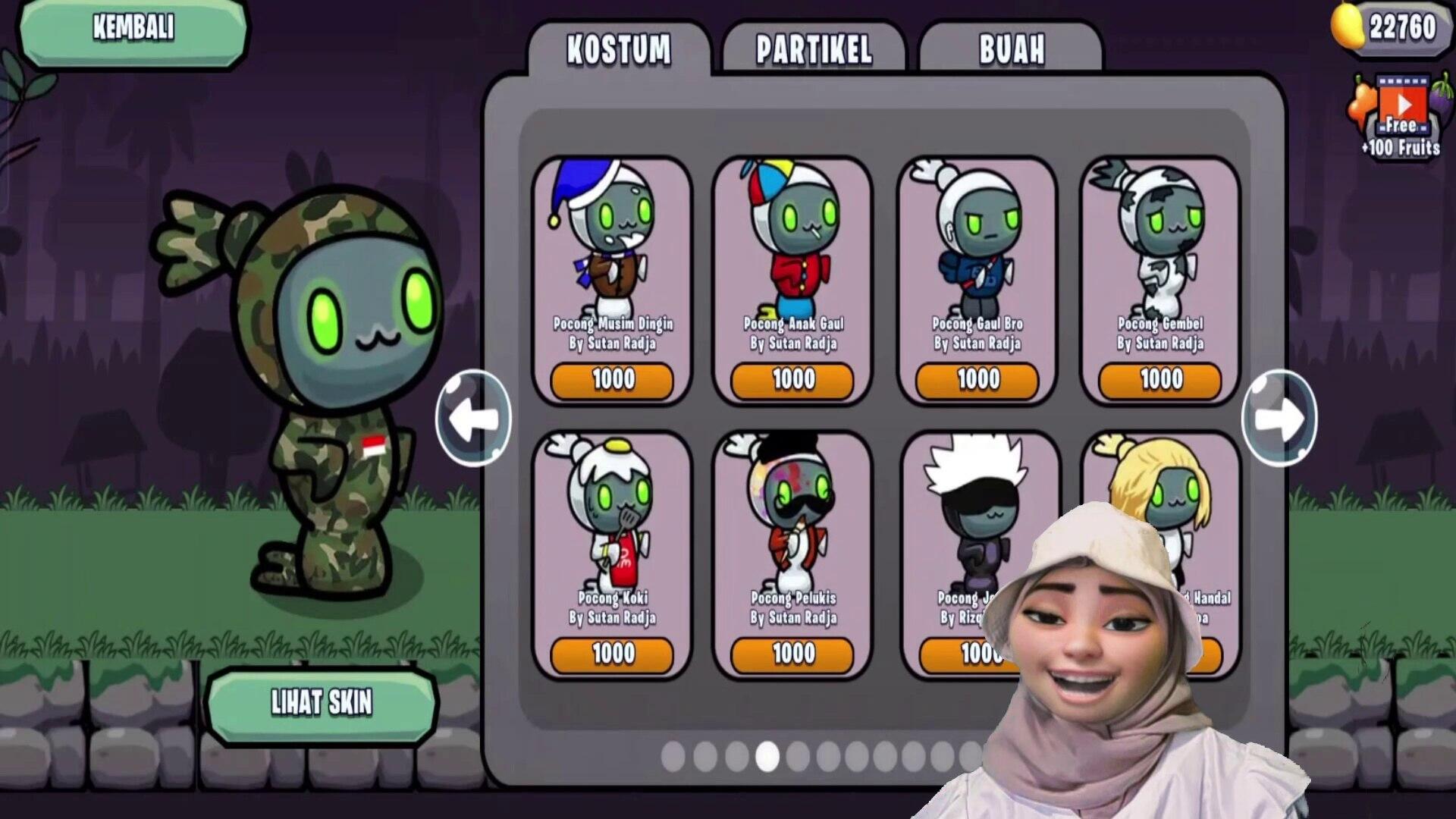
Task: Purchase Pocong Gembel for 1000
Action: click(x=1160, y=380)
